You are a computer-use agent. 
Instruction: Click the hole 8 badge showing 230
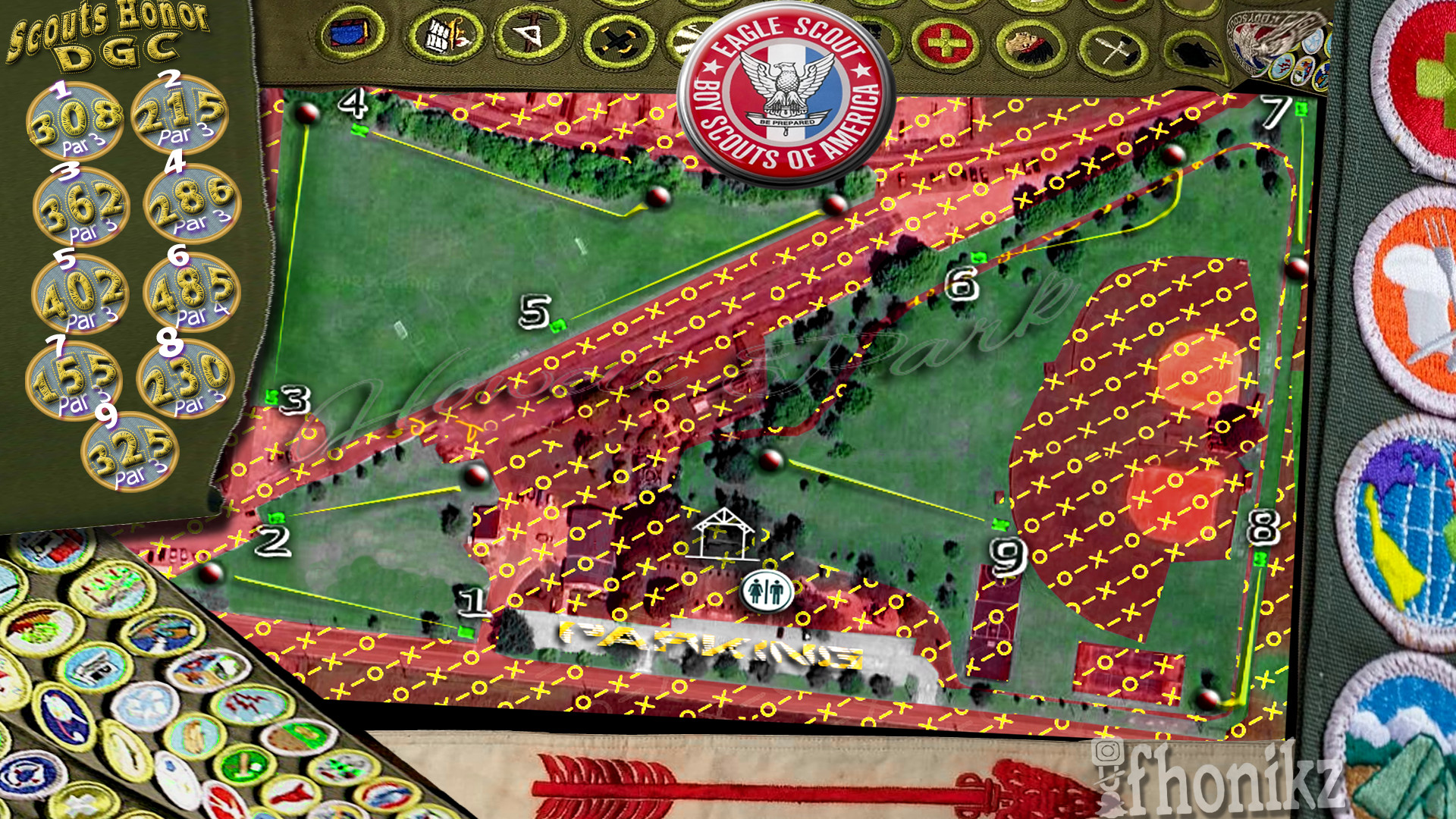click(185, 378)
